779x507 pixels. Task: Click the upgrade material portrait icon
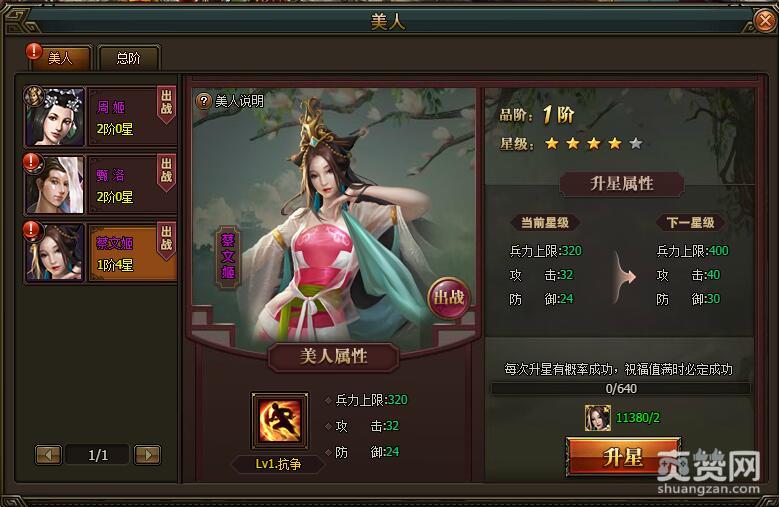pyautogui.click(x=598, y=418)
